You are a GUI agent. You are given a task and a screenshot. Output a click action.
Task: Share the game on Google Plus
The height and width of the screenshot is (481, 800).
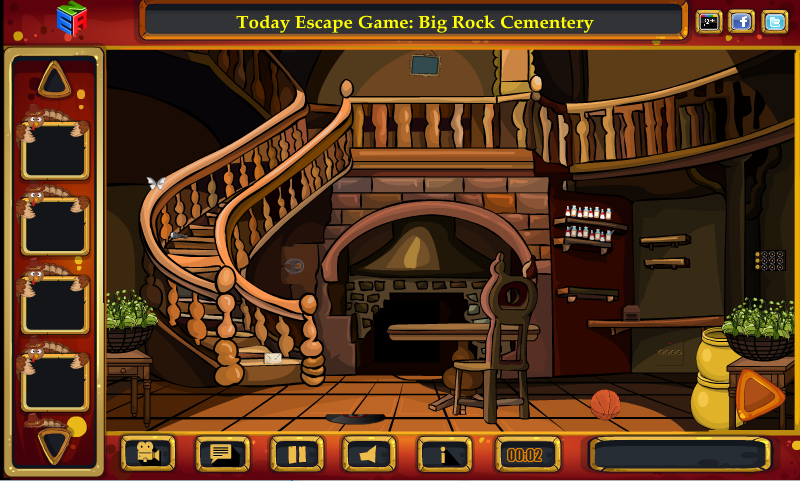click(709, 21)
